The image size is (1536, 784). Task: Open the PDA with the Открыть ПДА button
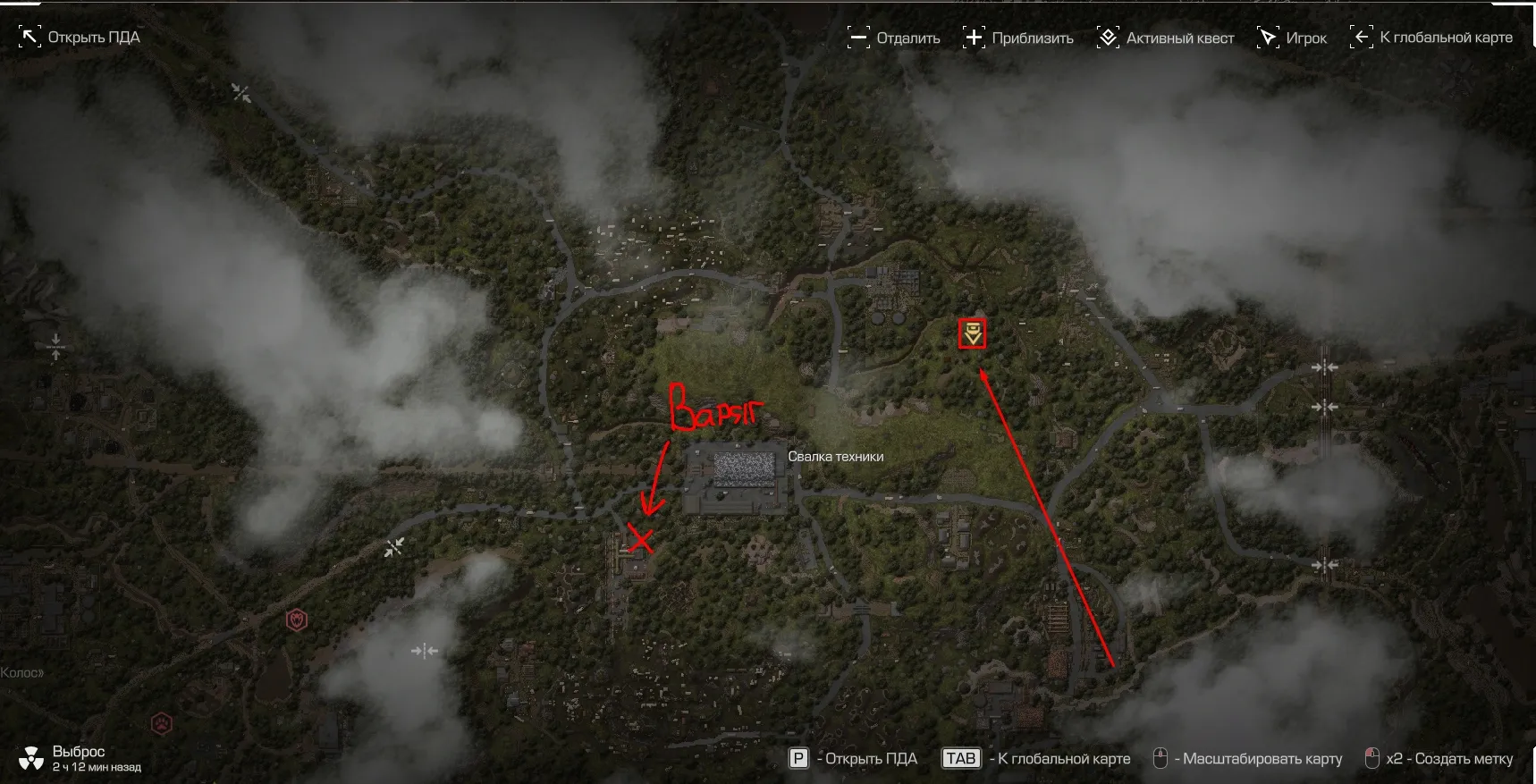80,38
